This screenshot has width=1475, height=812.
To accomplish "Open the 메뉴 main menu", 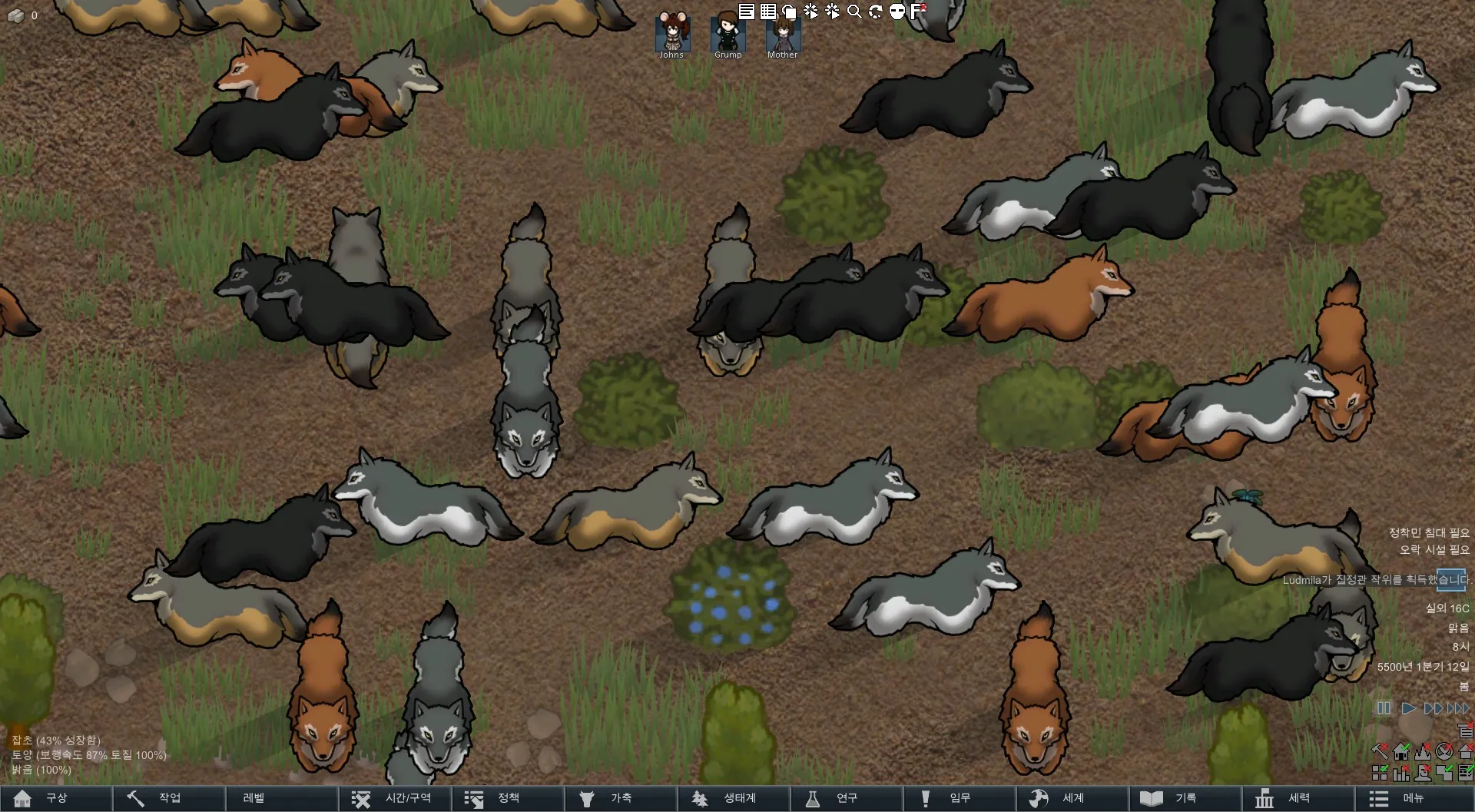I will [x=1412, y=798].
